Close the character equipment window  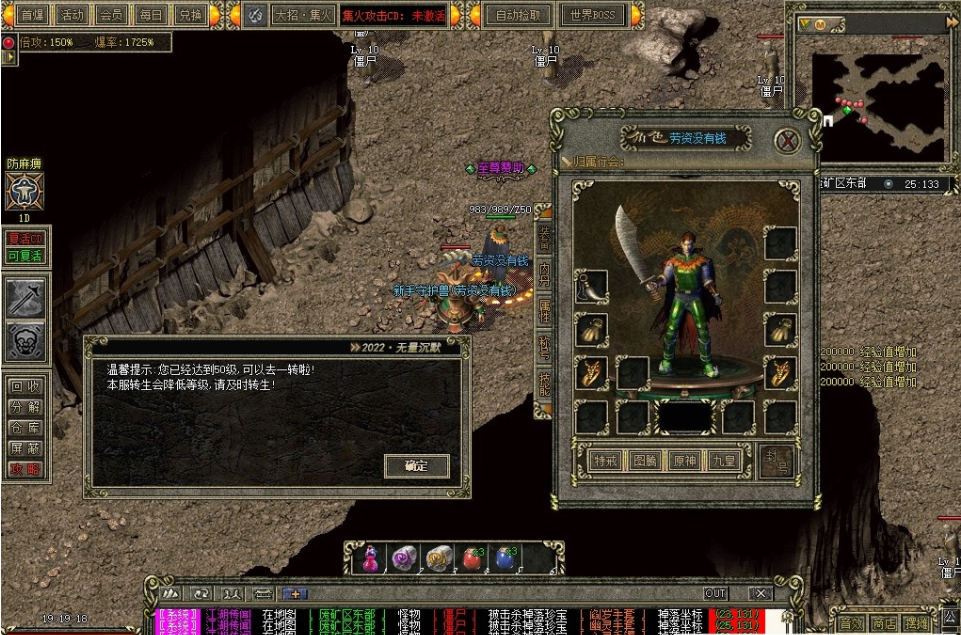pos(788,140)
